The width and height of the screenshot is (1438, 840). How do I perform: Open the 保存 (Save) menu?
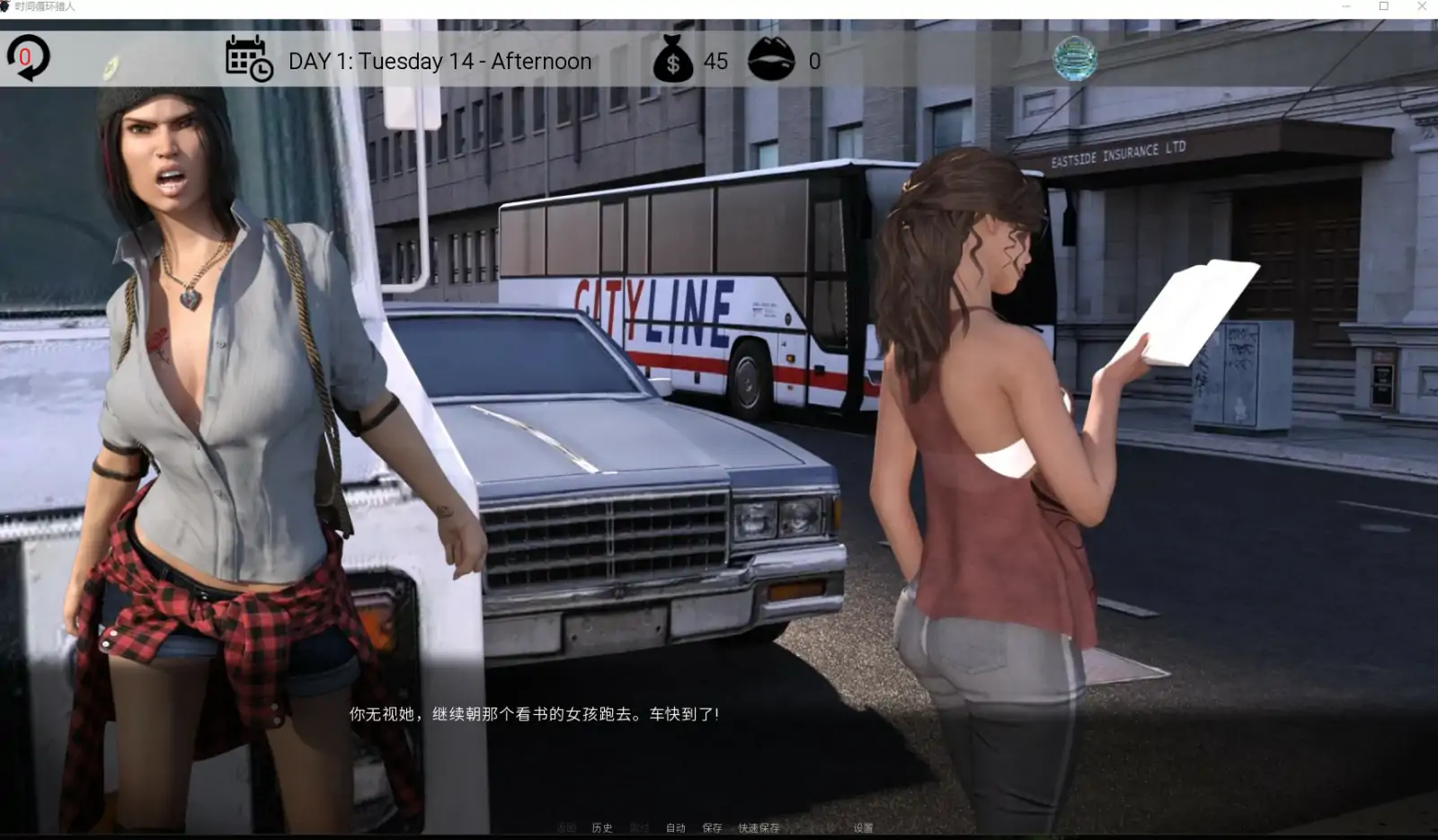click(712, 827)
